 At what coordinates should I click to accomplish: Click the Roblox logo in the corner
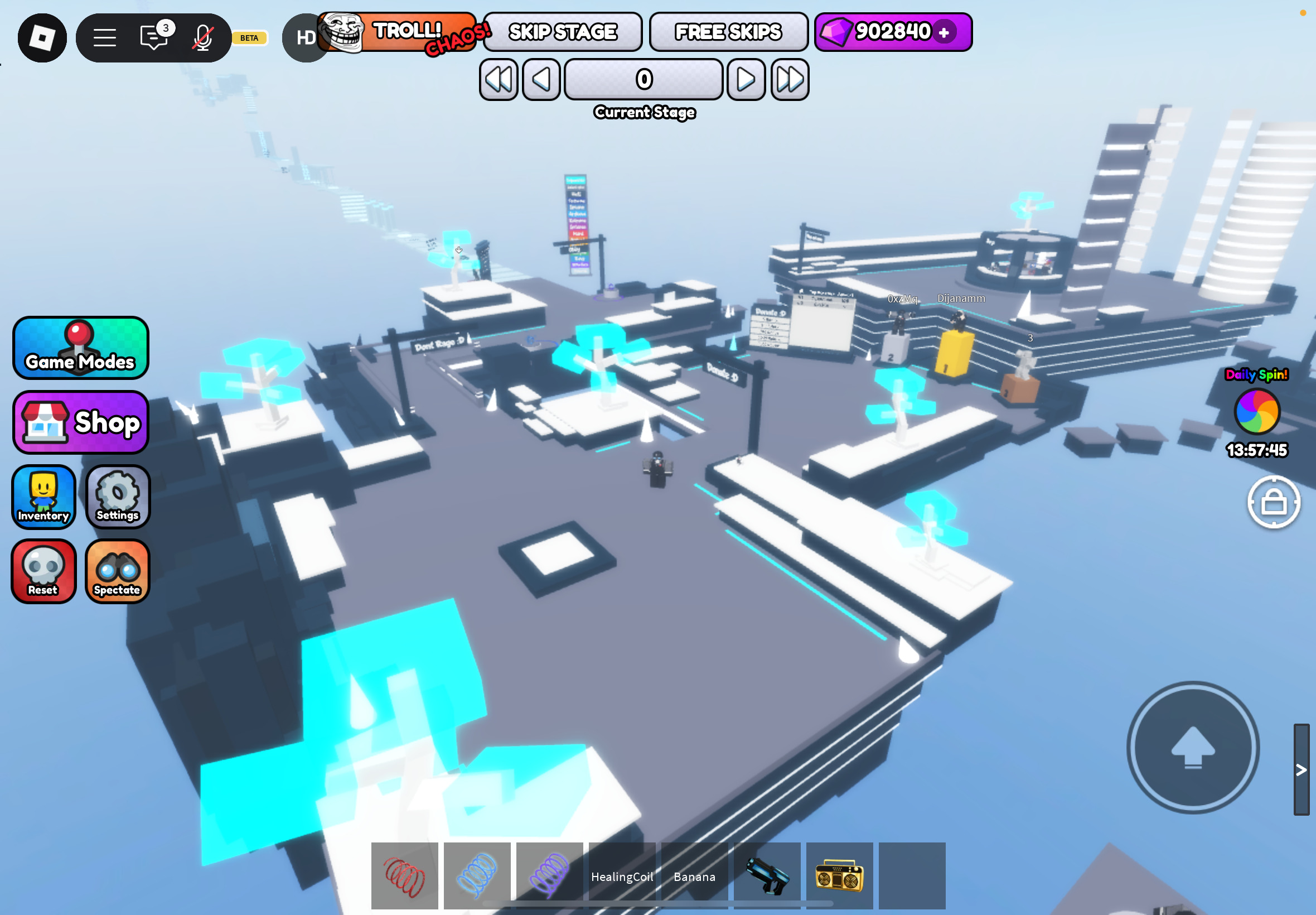pos(42,37)
